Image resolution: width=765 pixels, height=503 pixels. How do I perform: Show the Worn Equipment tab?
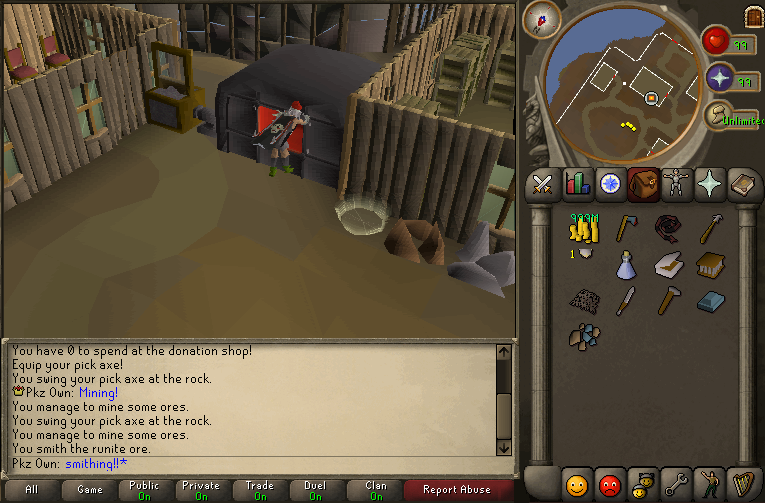(677, 184)
